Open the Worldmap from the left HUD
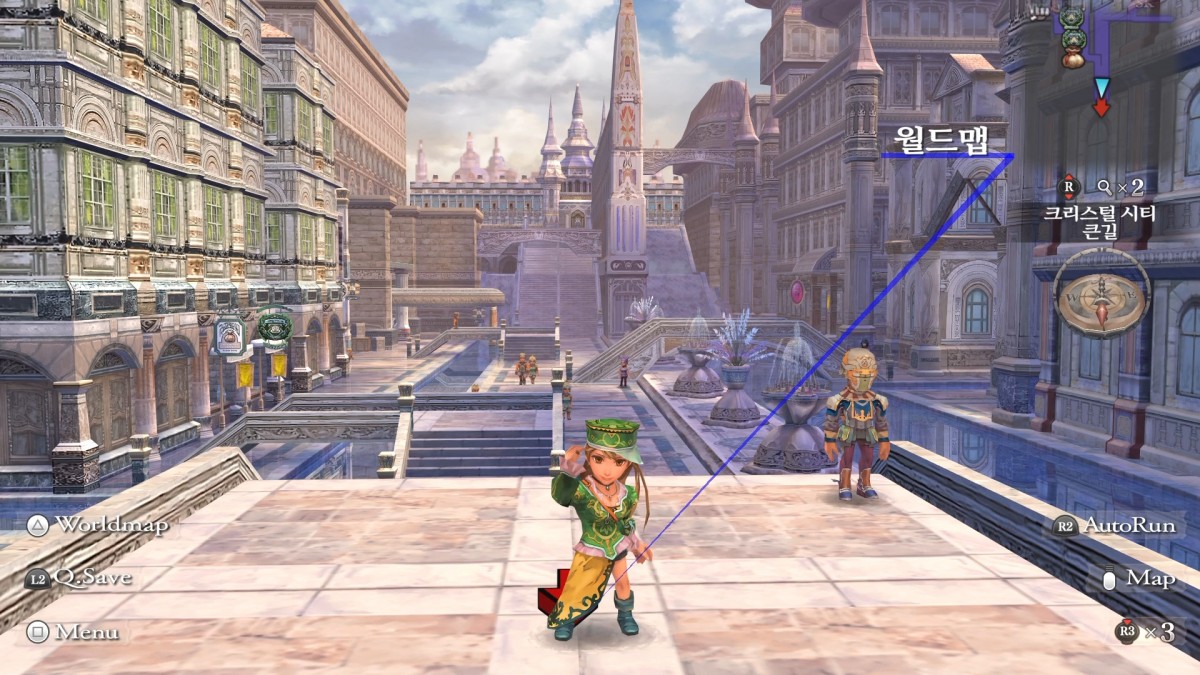The image size is (1200, 675). click(96, 525)
